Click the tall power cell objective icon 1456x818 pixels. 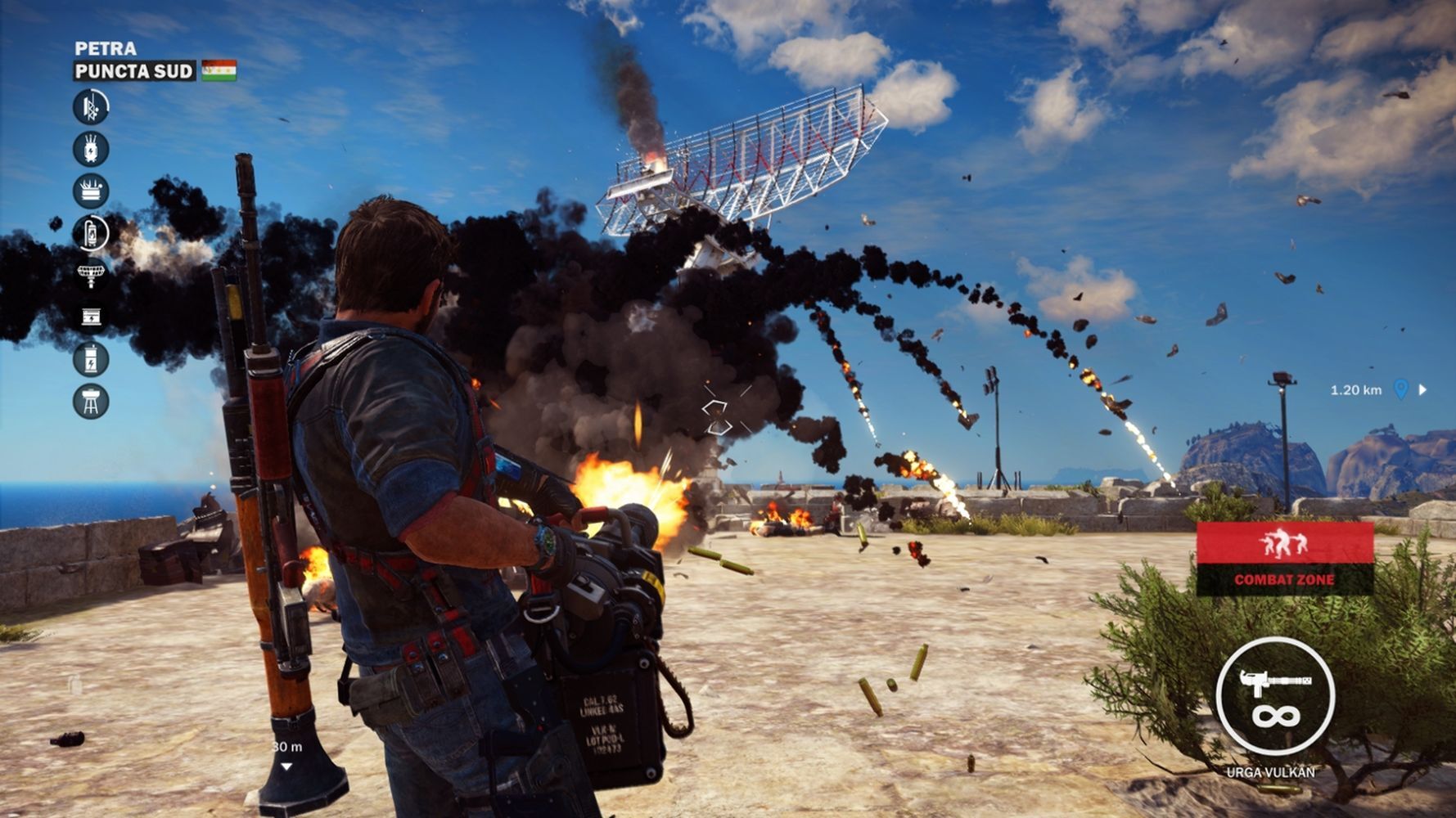[x=91, y=359]
